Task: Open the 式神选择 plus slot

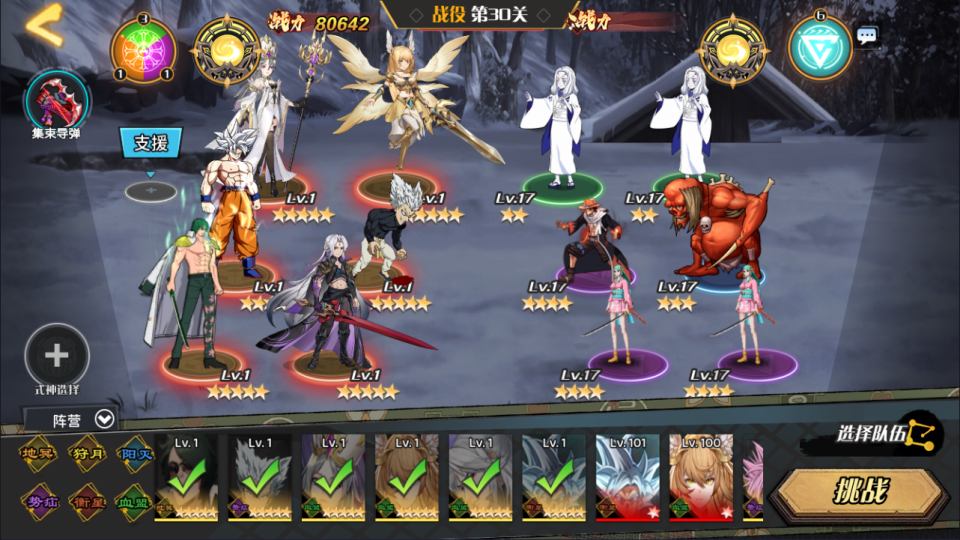Action: click(57, 356)
